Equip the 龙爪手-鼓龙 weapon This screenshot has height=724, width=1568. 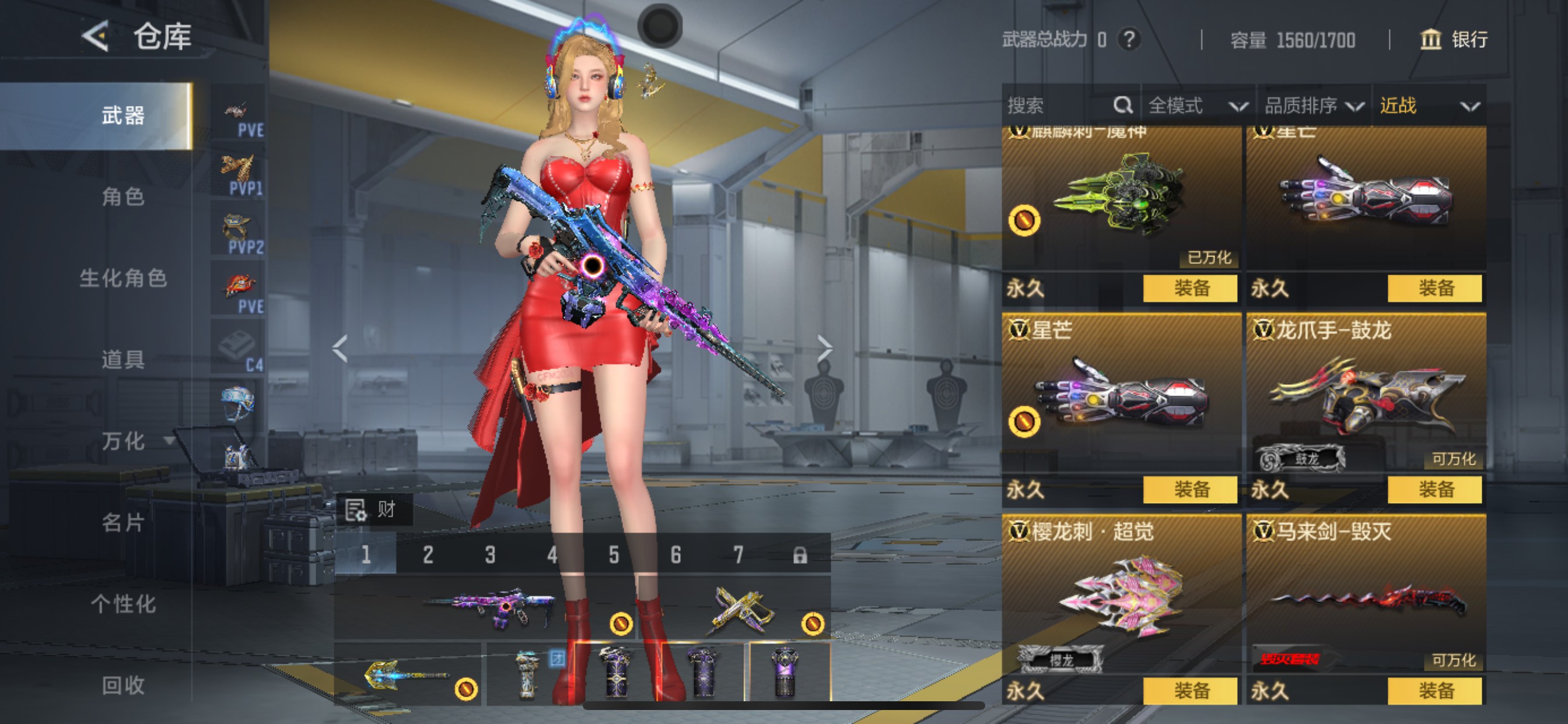(1434, 489)
